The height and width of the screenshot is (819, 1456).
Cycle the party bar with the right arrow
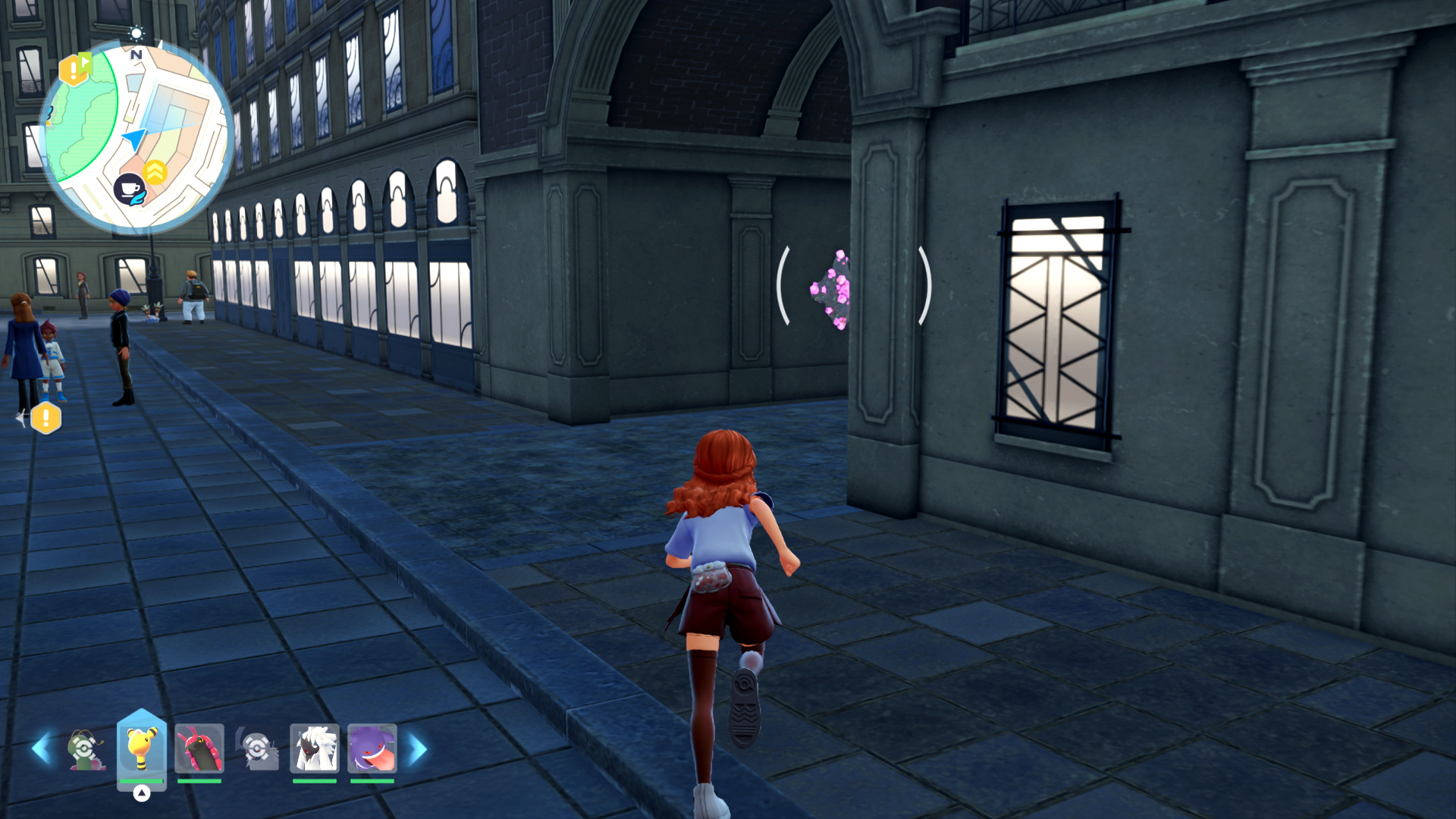[x=418, y=749]
